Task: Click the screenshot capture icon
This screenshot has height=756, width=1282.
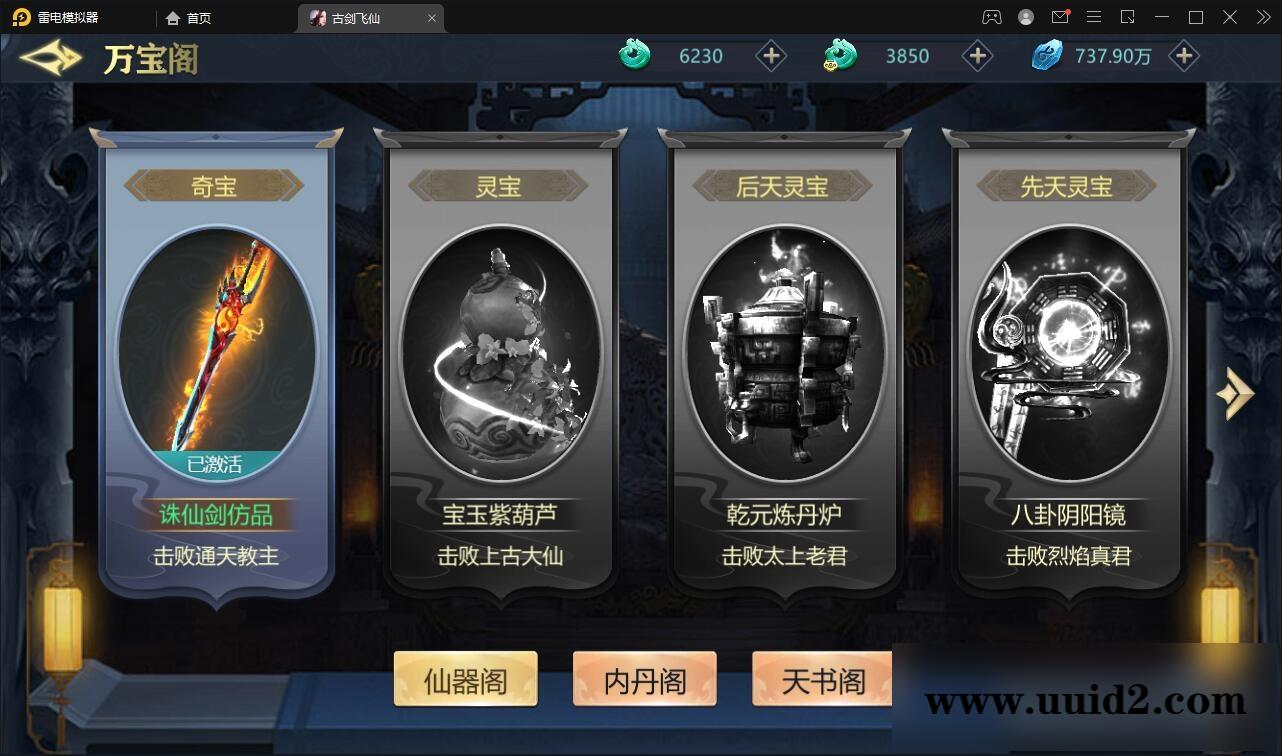Action: pyautogui.click(x=1126, y=17)
